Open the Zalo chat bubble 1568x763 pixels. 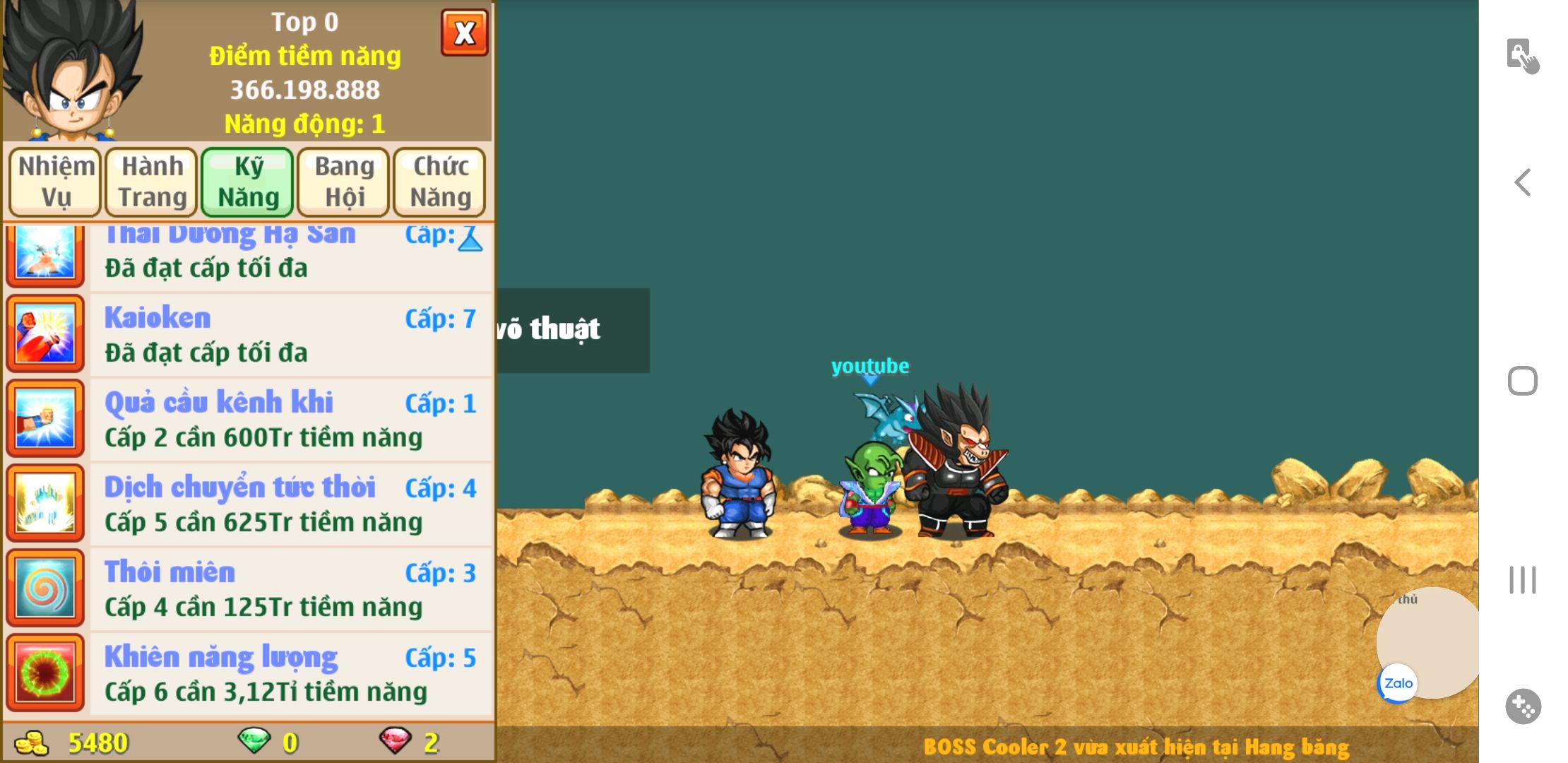click(x=1398, y=683)
